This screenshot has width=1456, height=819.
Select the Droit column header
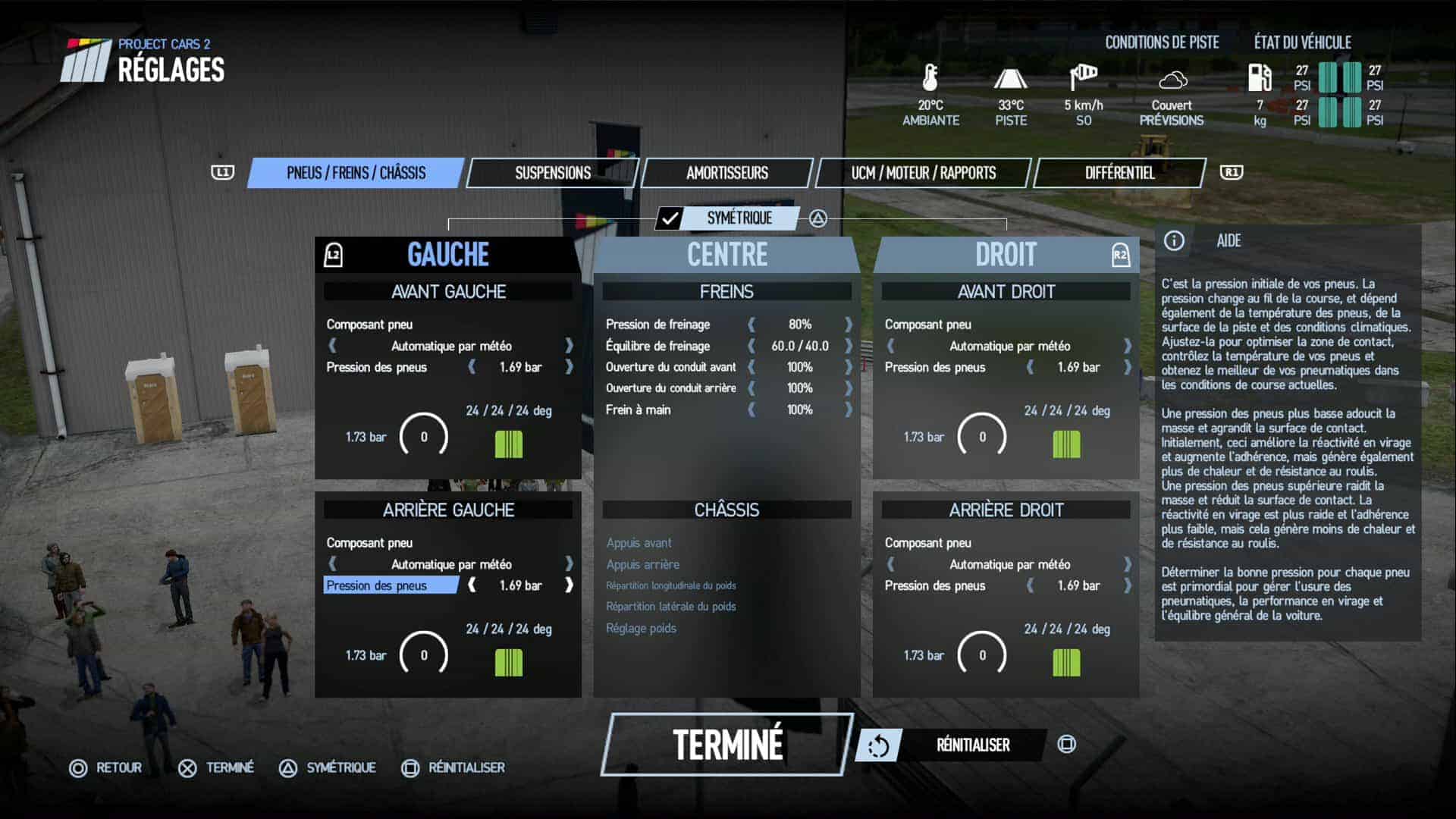point(1006,255)
